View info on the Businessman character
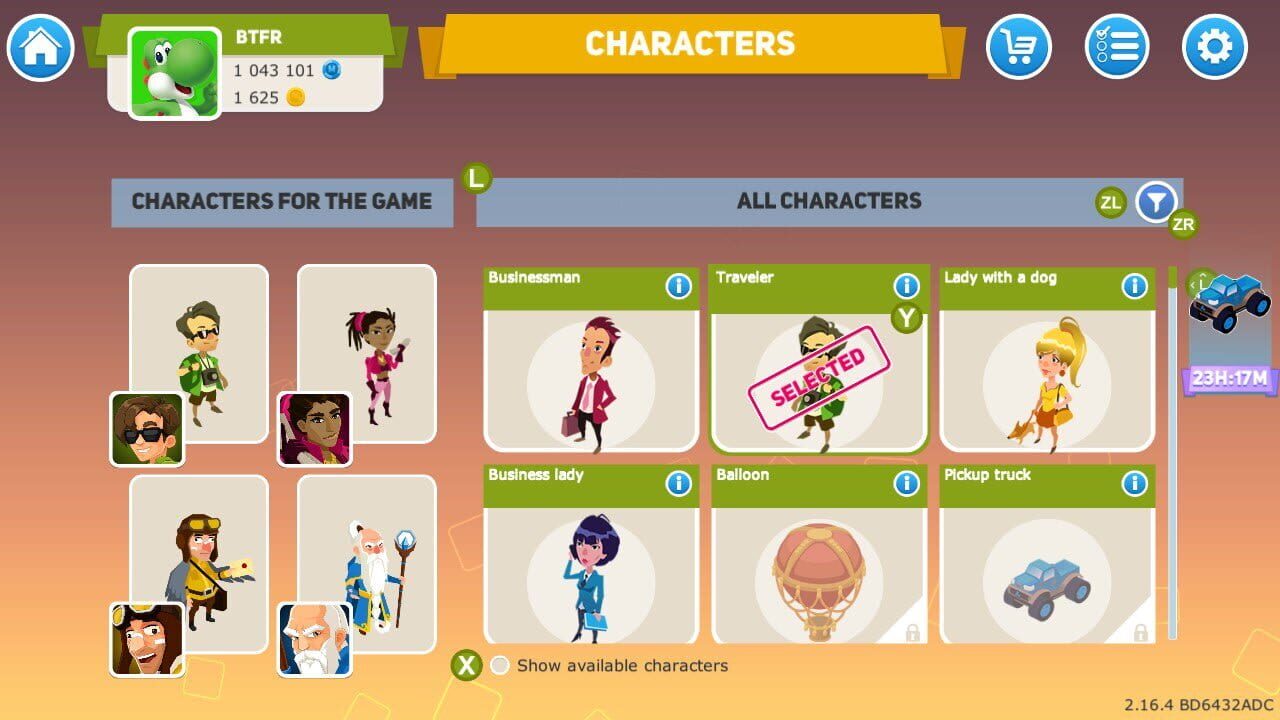The height and width of the screenshot is (720, 1280). 679,287
